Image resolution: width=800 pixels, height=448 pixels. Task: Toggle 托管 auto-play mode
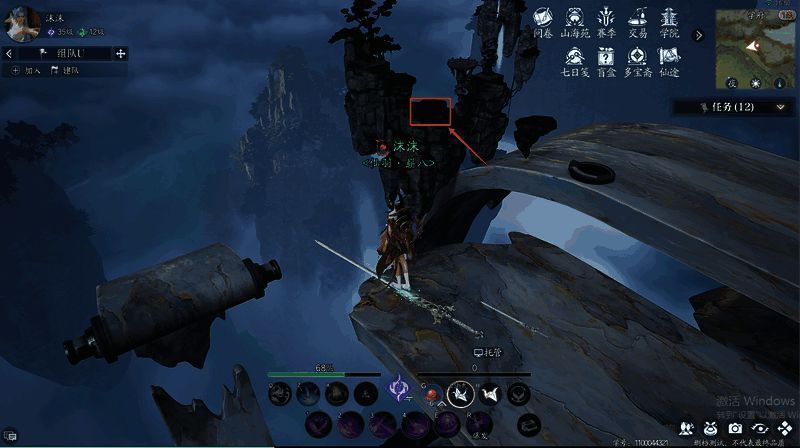[485, 353]
